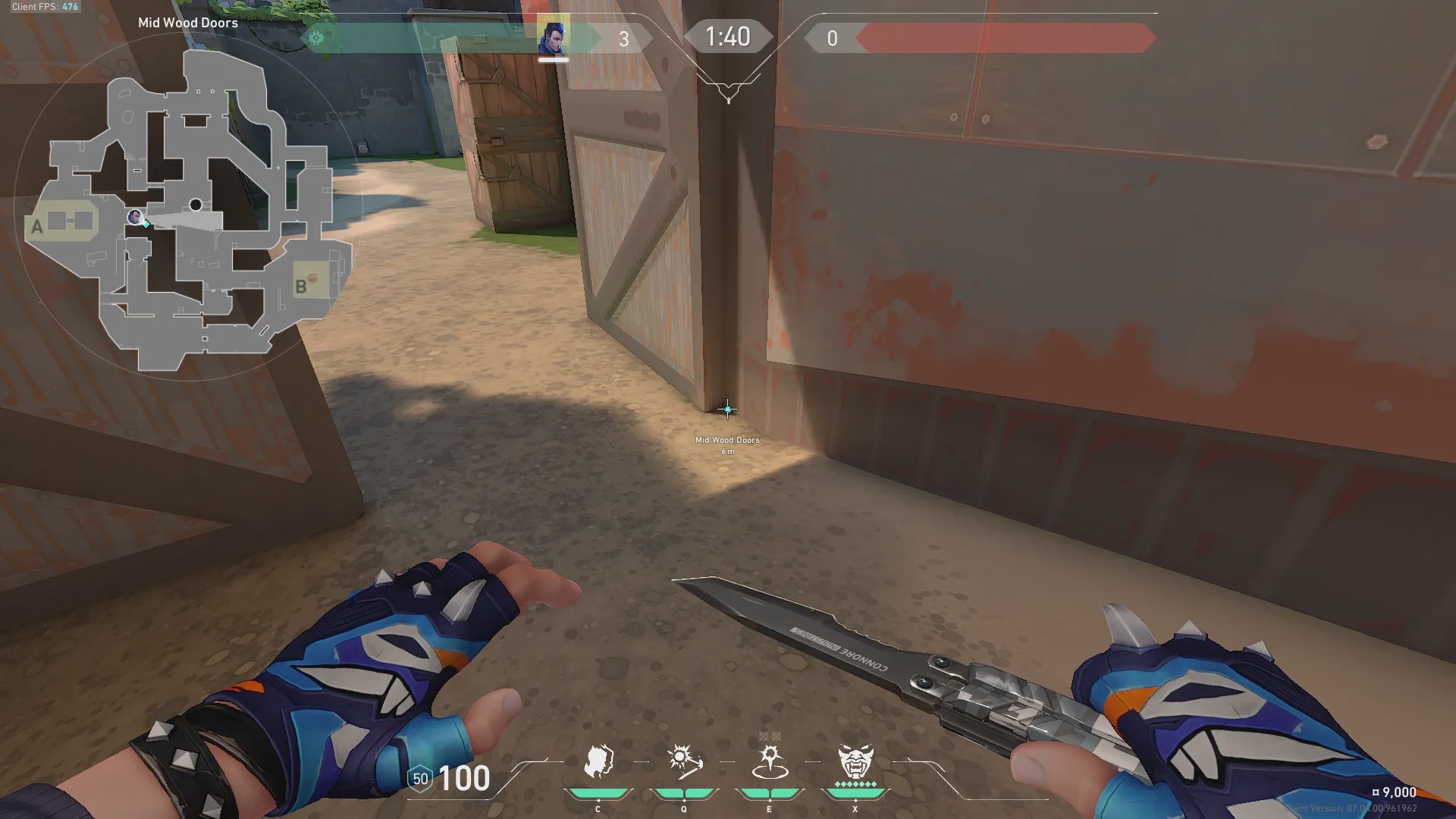Click the teal team emblem in top bar
Screen dimensions: 1456x819
[315, 37]
